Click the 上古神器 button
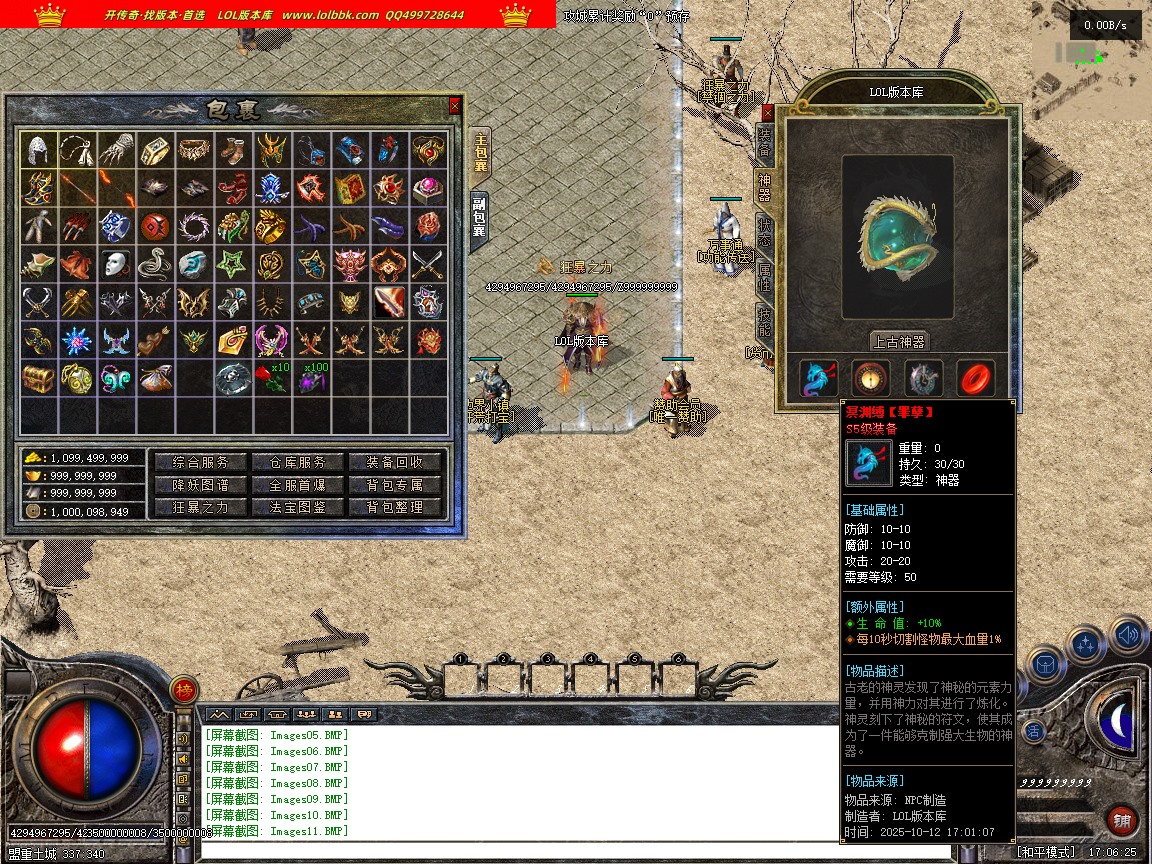The image size is (1152, 864). [899, 341]
